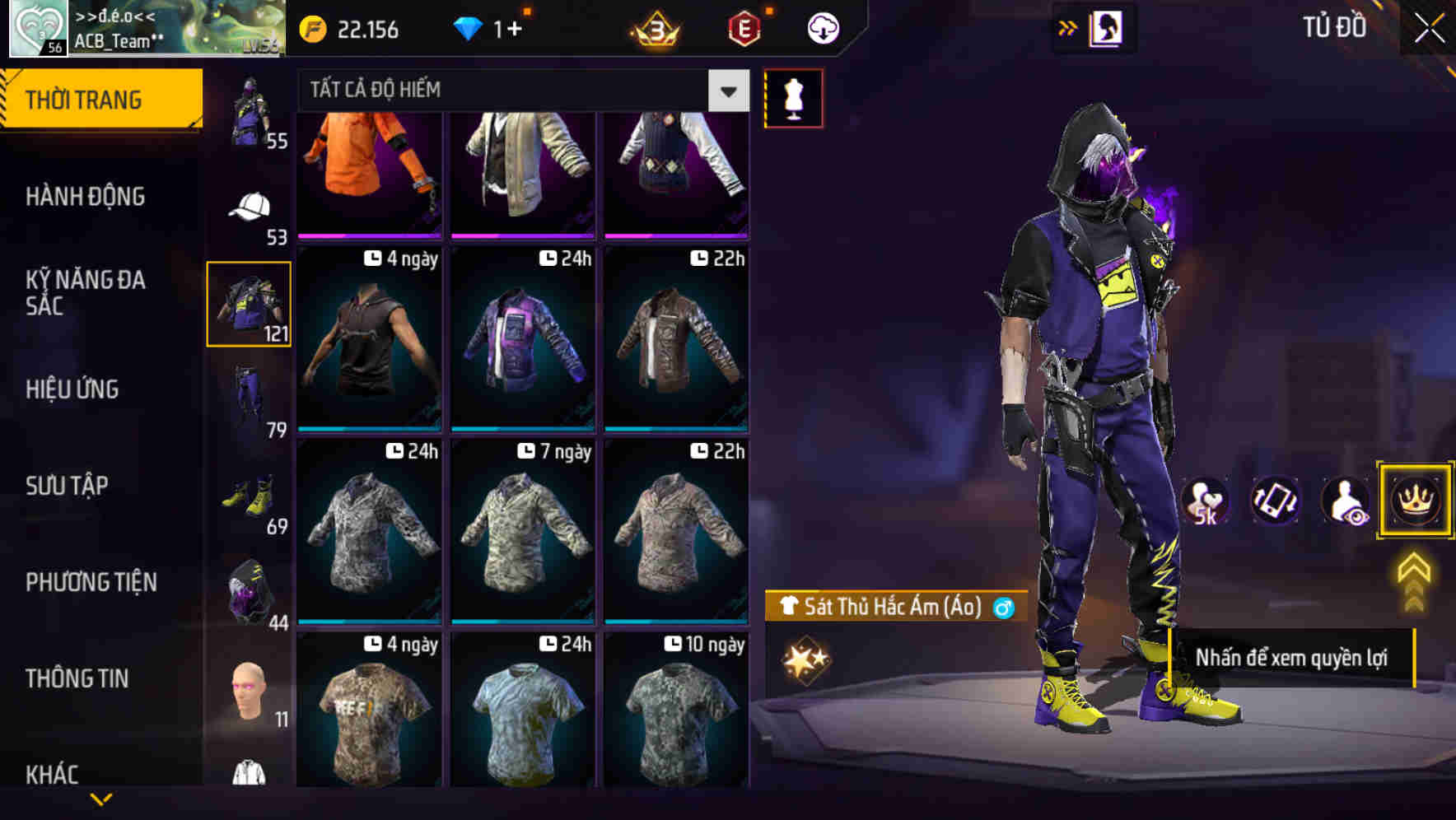The width and height of the screenshot is (1456, 820).
Task: Click the highlighted crown membership icon
Action: [1415, 500]
